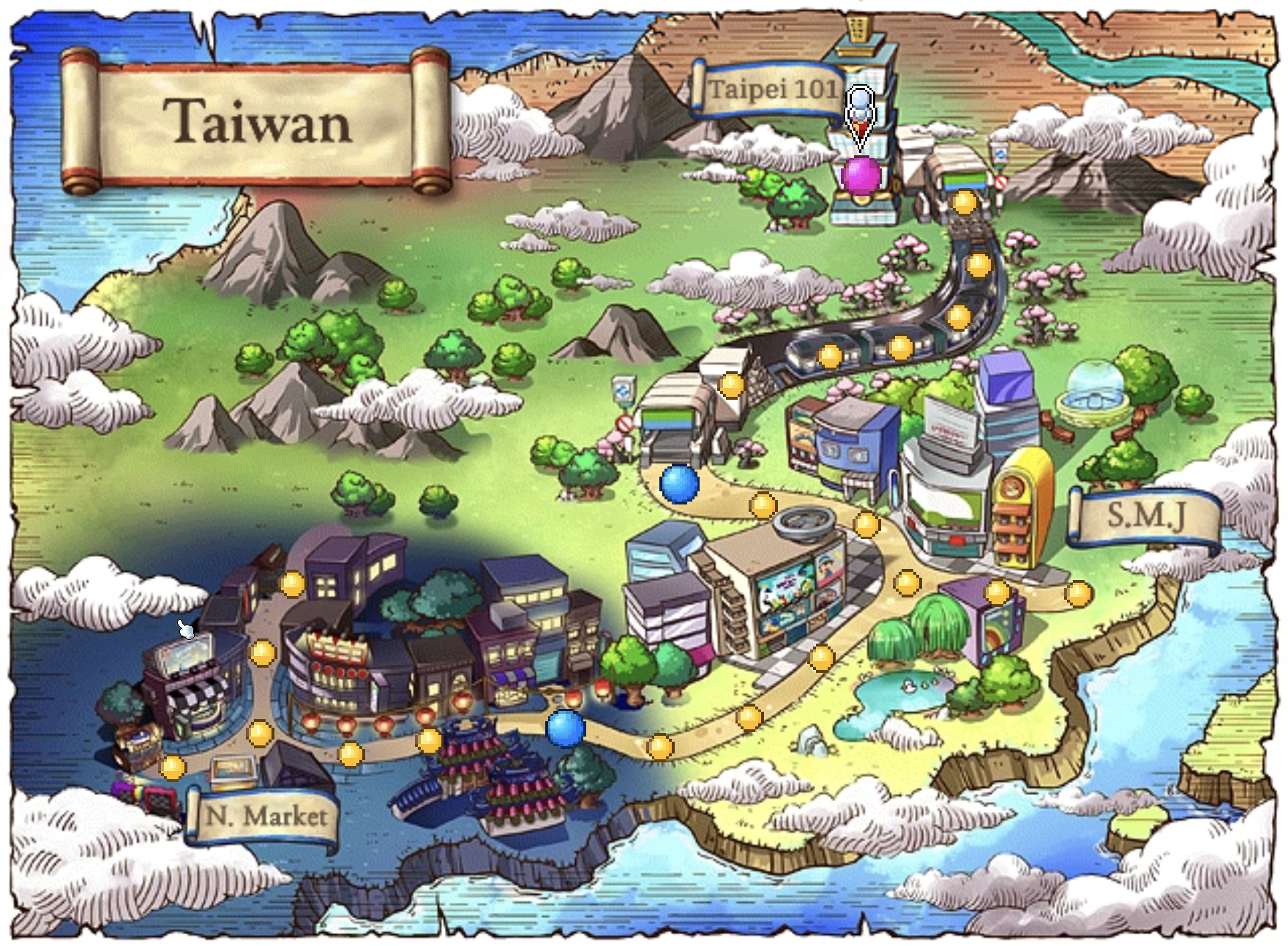Click the Taipei 101 label banner
The image size is (1288, 946).
coord(770,90)
